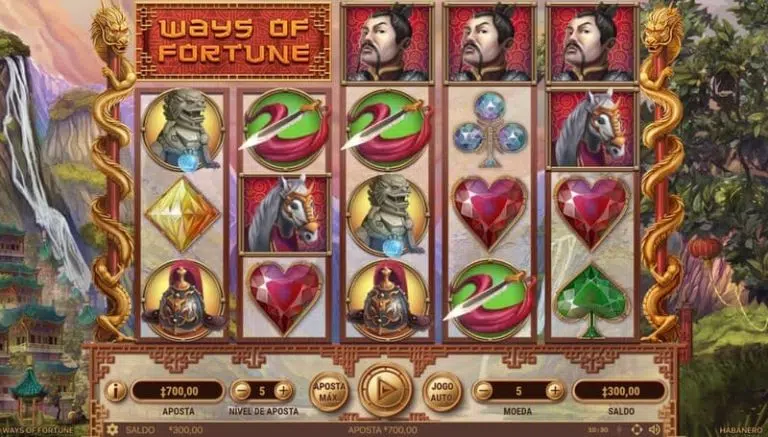Decrease the Nível de Aposta value
Viewport: 768px width, 437px height.
tap(241, 391)
